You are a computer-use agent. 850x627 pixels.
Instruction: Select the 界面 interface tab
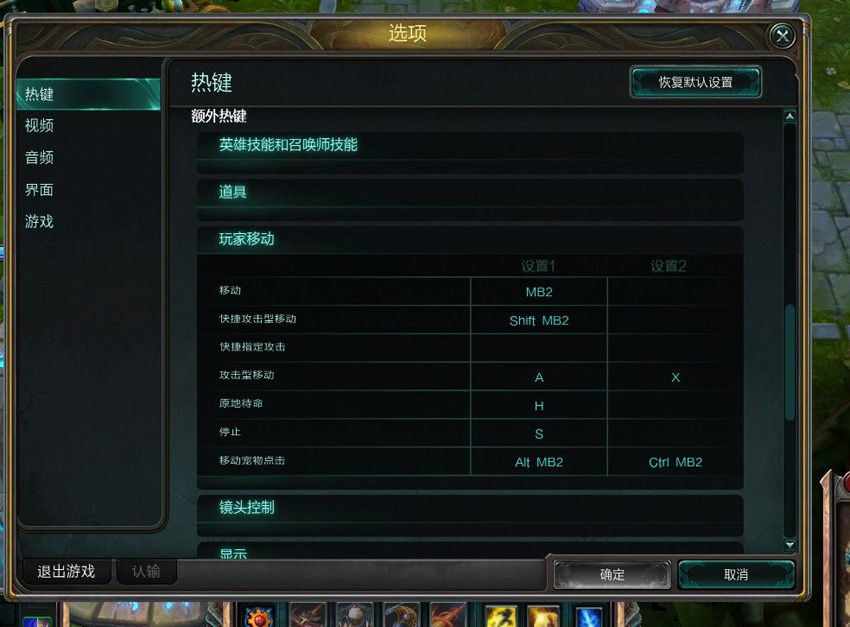(x=40, y=190)
